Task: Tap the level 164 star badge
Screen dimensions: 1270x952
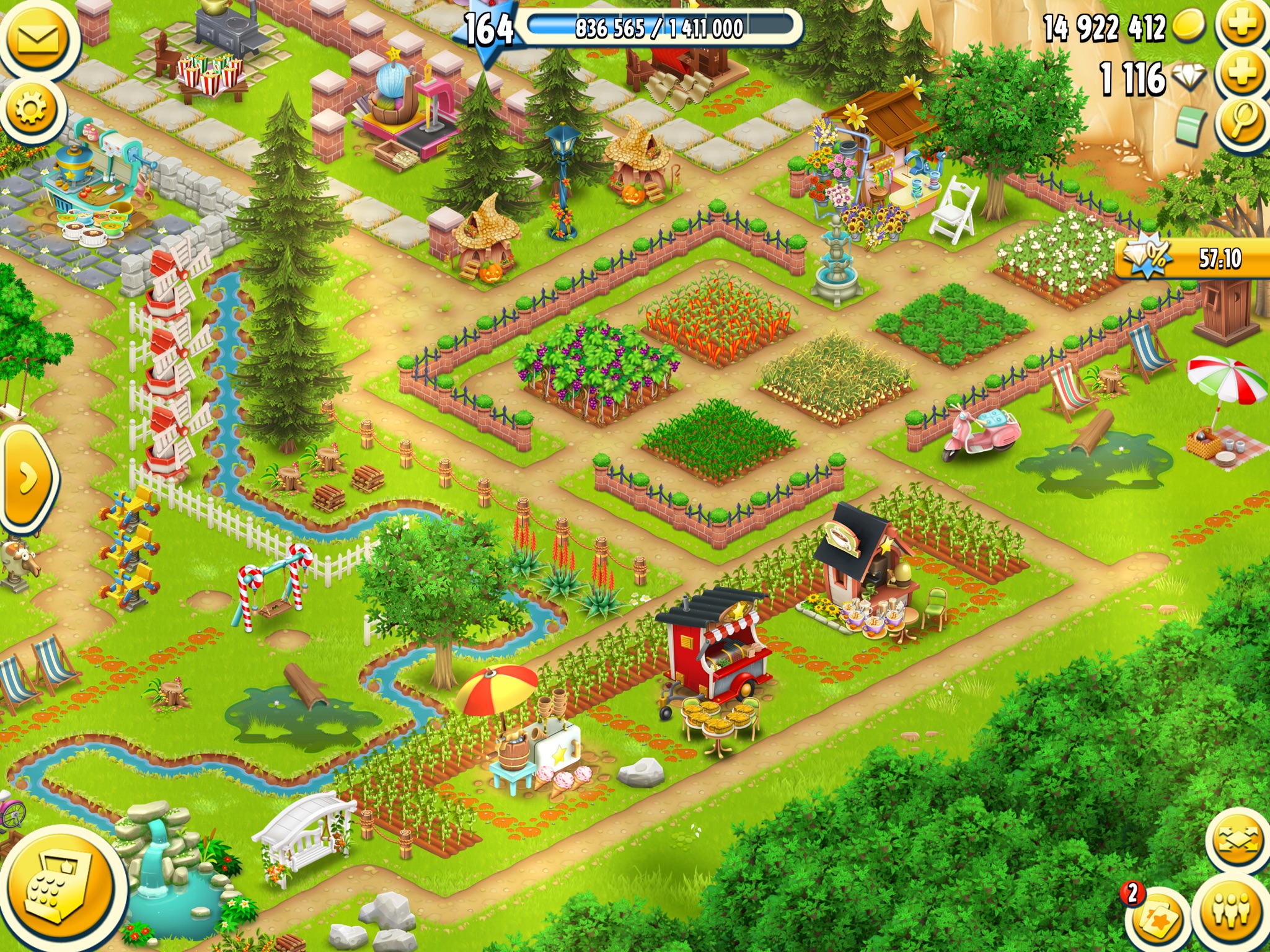Action: pos(488,30)
